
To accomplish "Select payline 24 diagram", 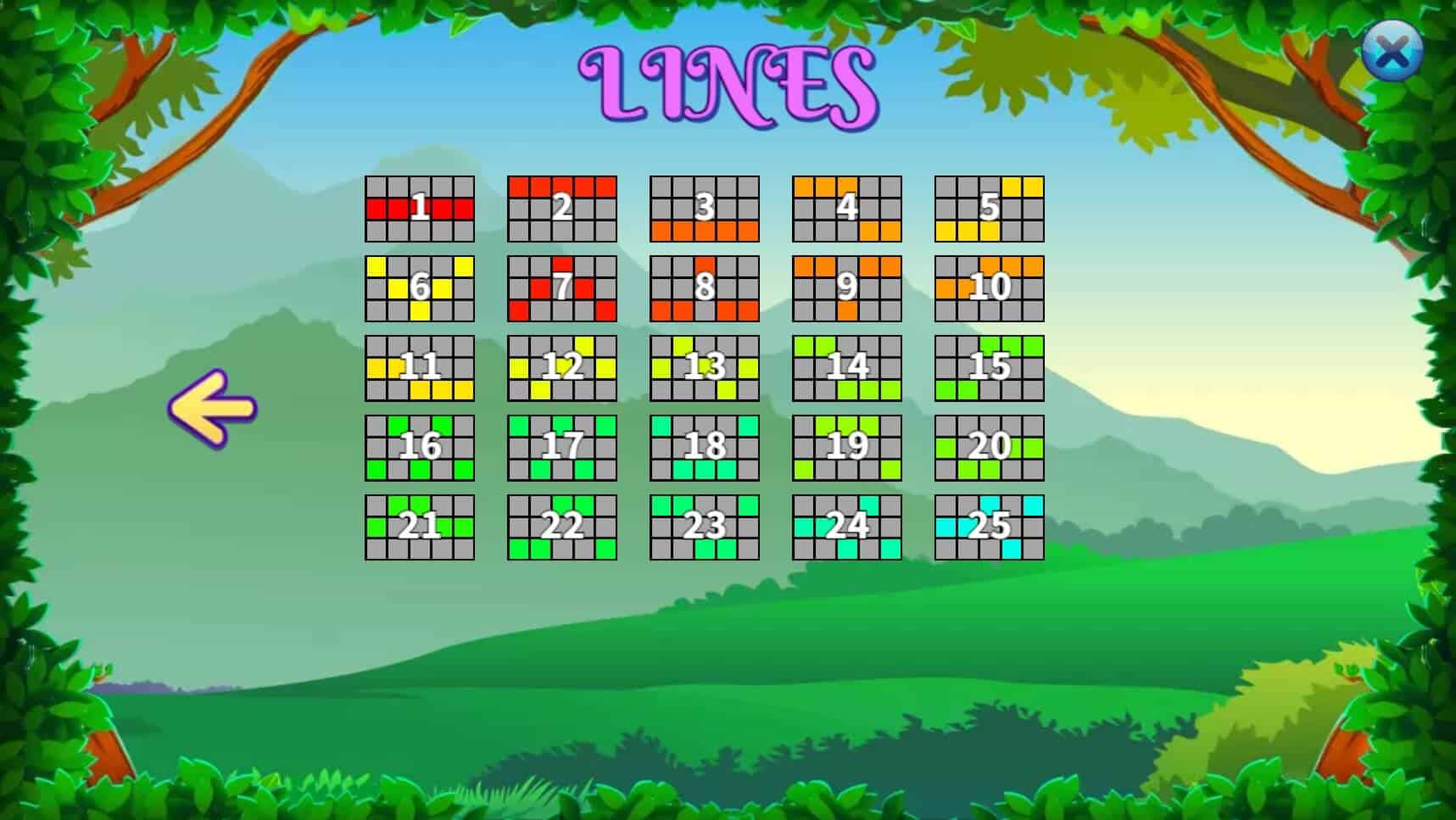I will click(x=846, y=527).
